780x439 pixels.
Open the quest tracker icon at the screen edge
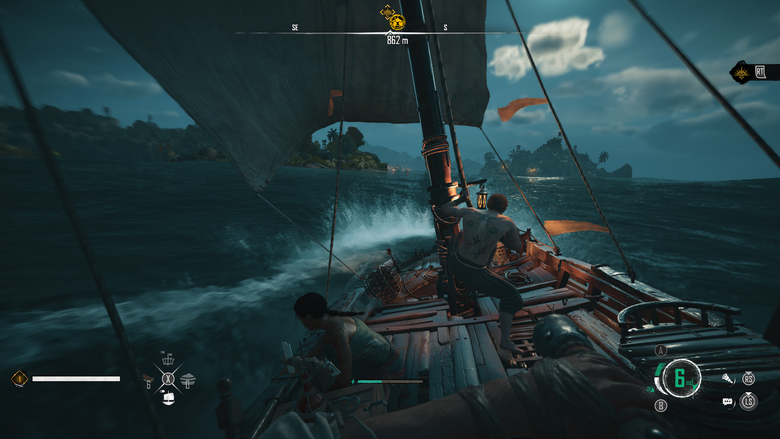coord(760,71)
